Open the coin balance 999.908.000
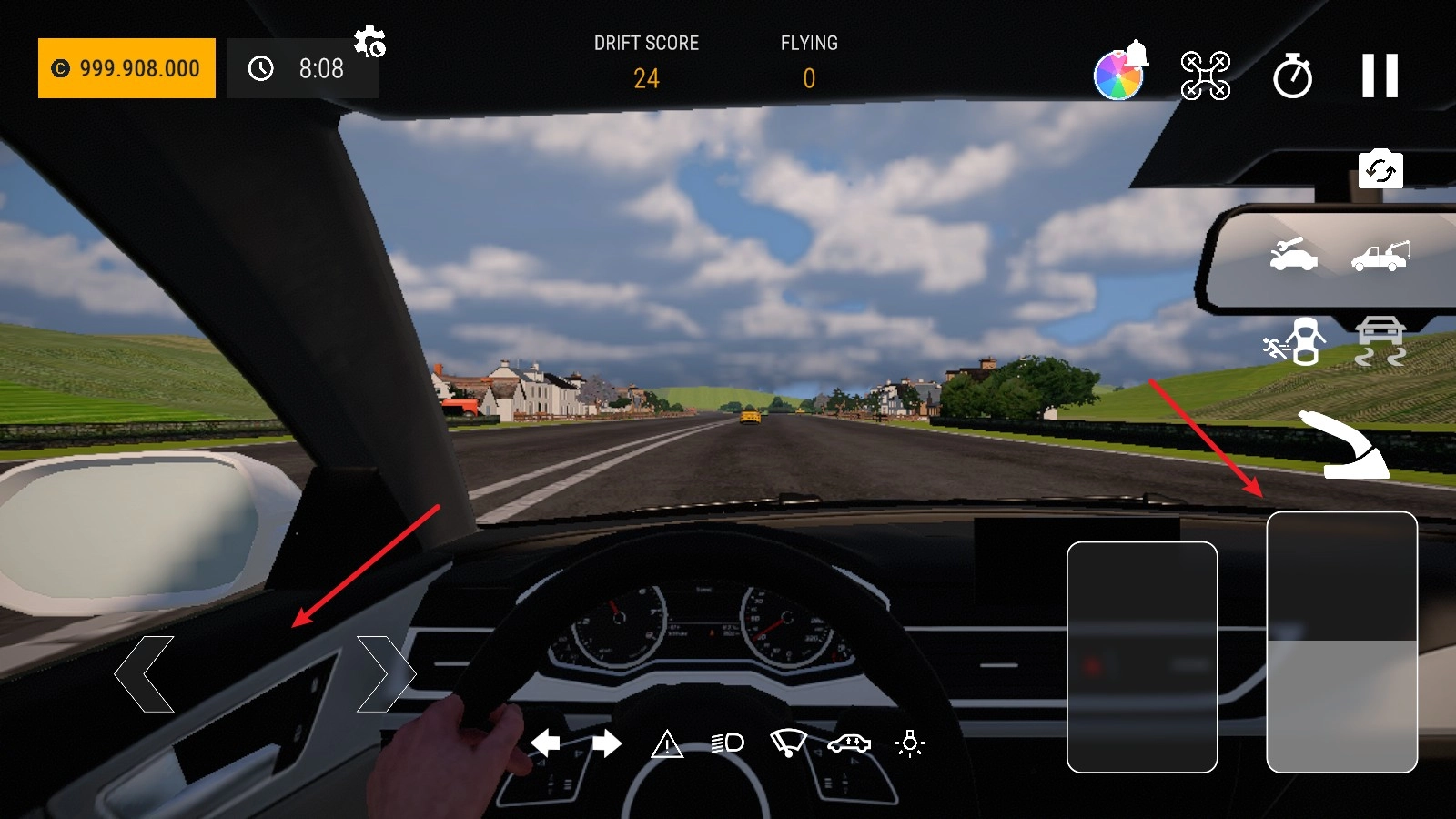The height and width of the screenshot is (819, 1456). point(126,68)
